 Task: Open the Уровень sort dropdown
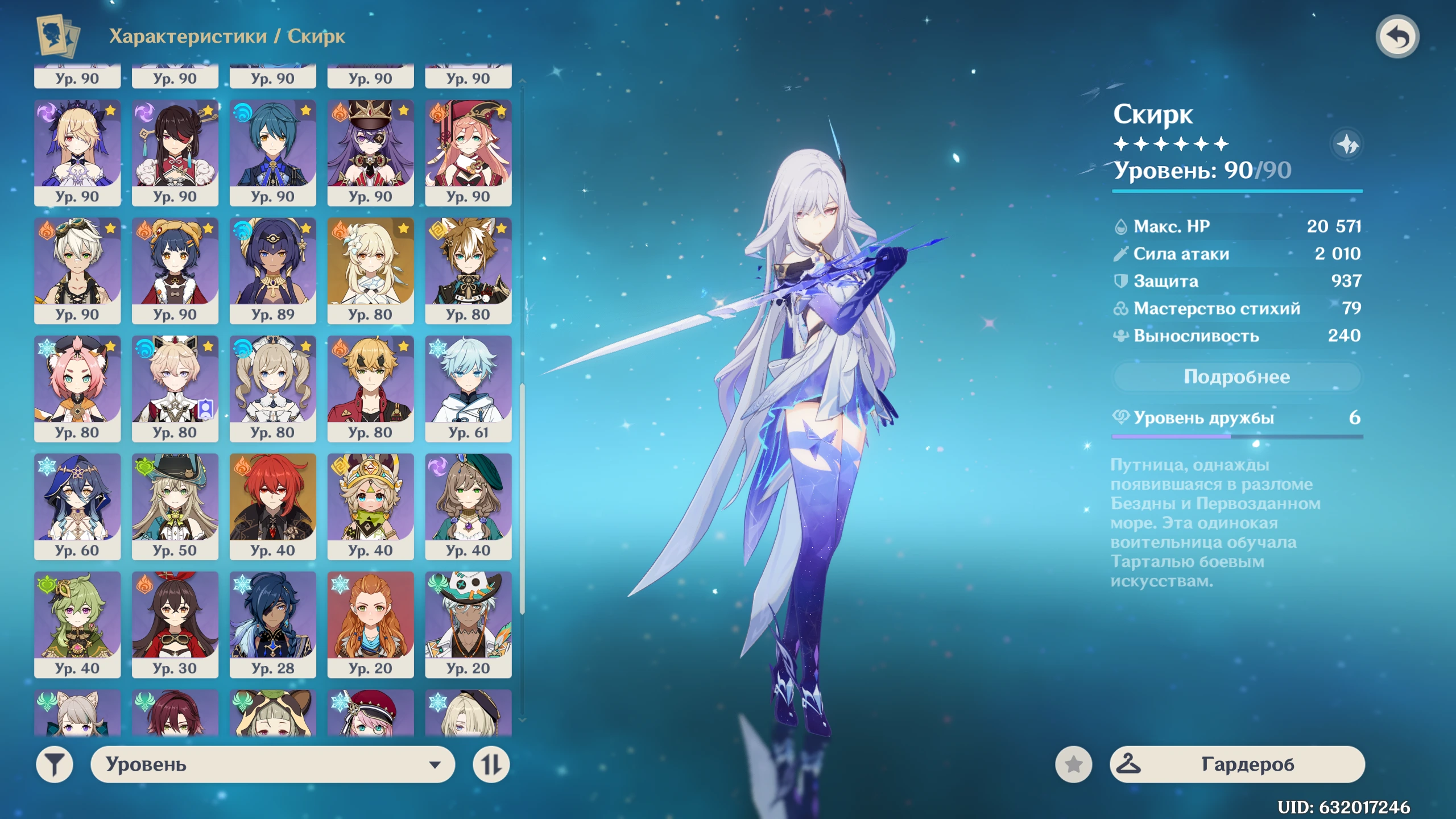[272, 764]
